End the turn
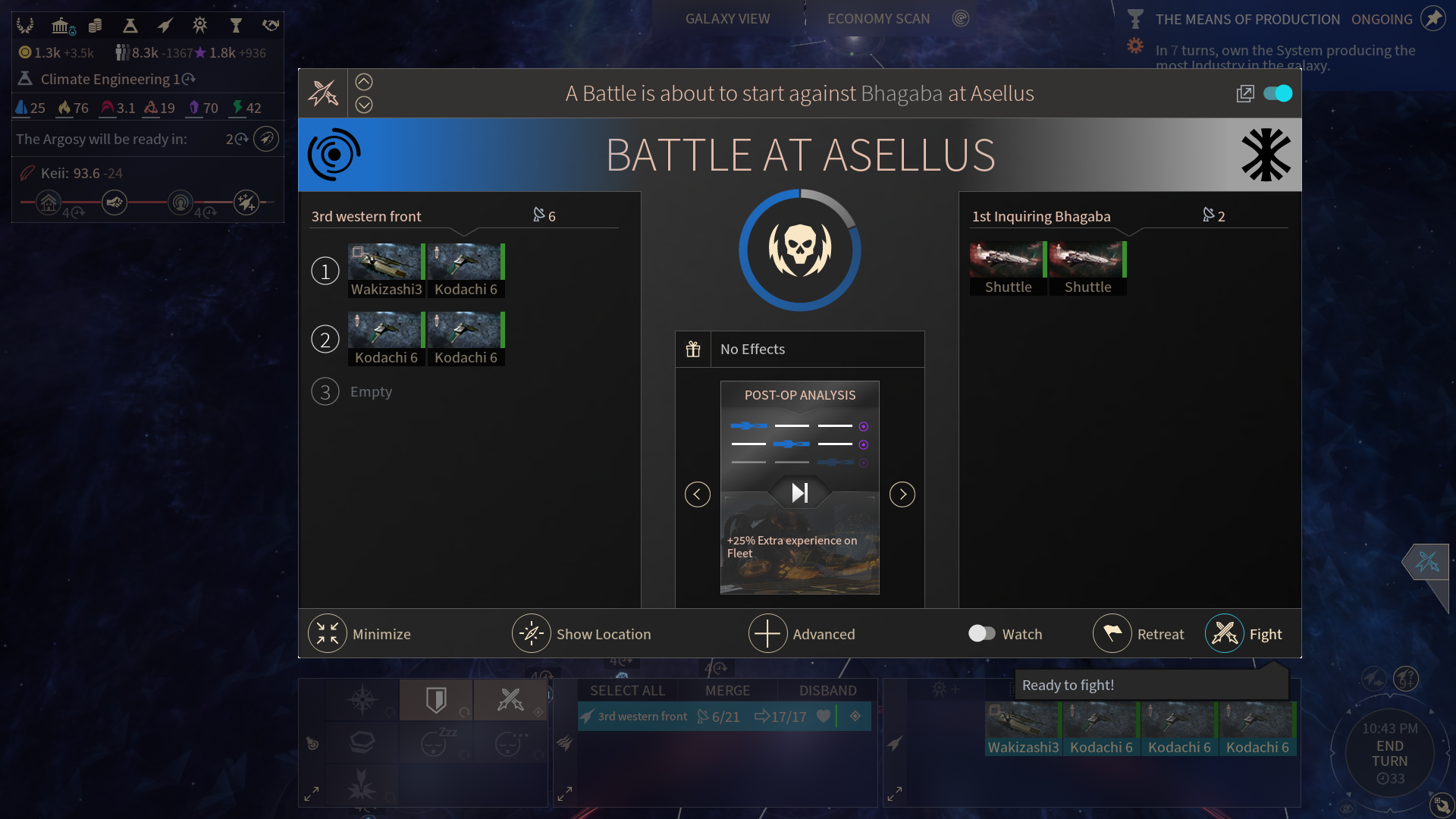This screenshot has height=819, width=1456. (x=1389, y=753)
